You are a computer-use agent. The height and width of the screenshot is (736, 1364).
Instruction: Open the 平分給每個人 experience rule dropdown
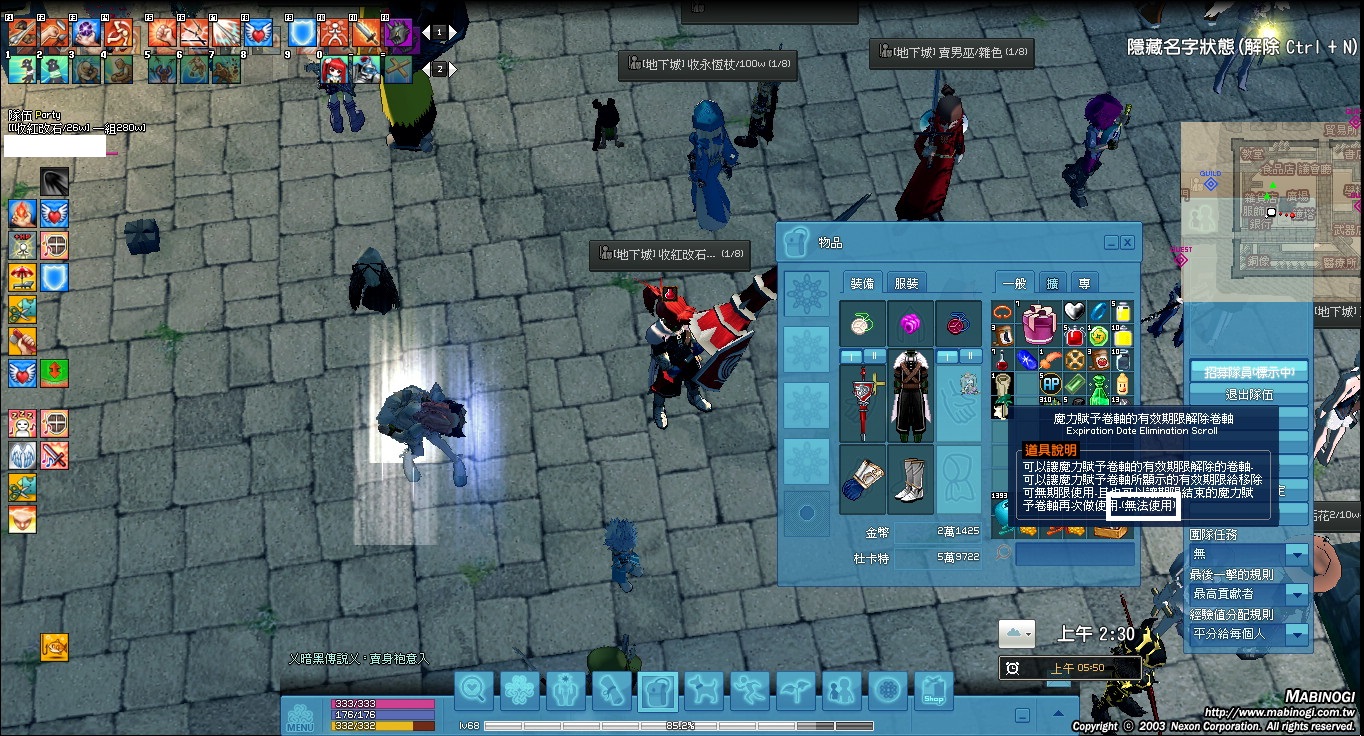click(x=1296, y=634)
